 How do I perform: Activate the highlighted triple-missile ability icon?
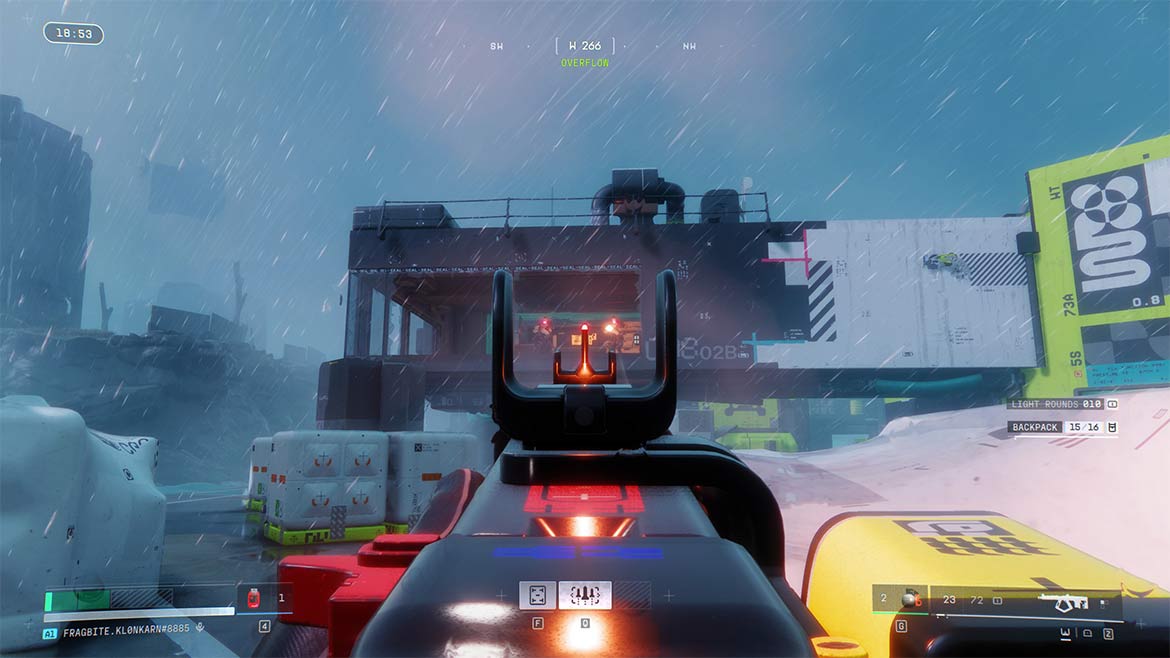click(584, 595)
